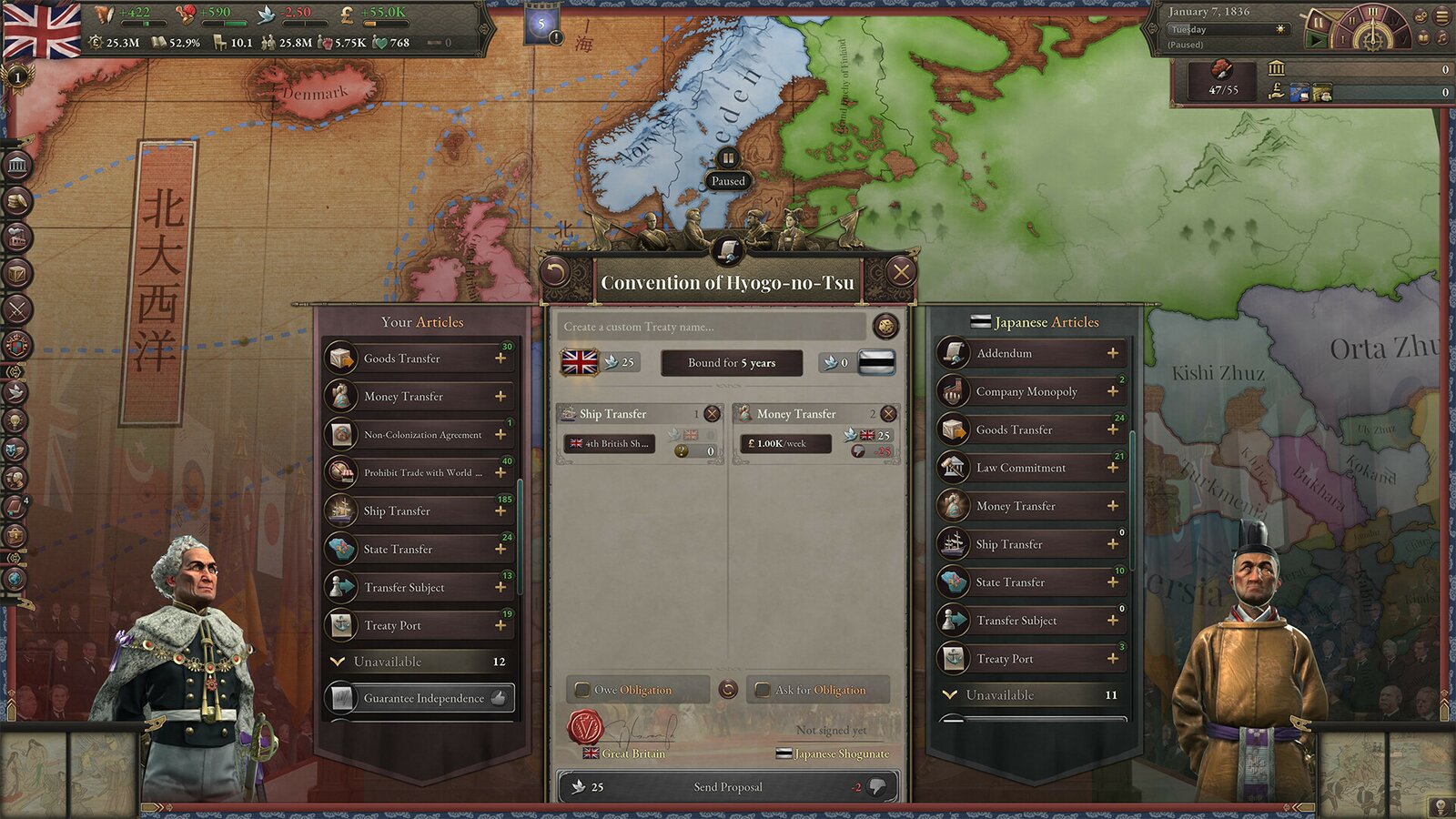1456x819 pixels.
Task: Open the Budget coins panel
Action: pos(15,199)
